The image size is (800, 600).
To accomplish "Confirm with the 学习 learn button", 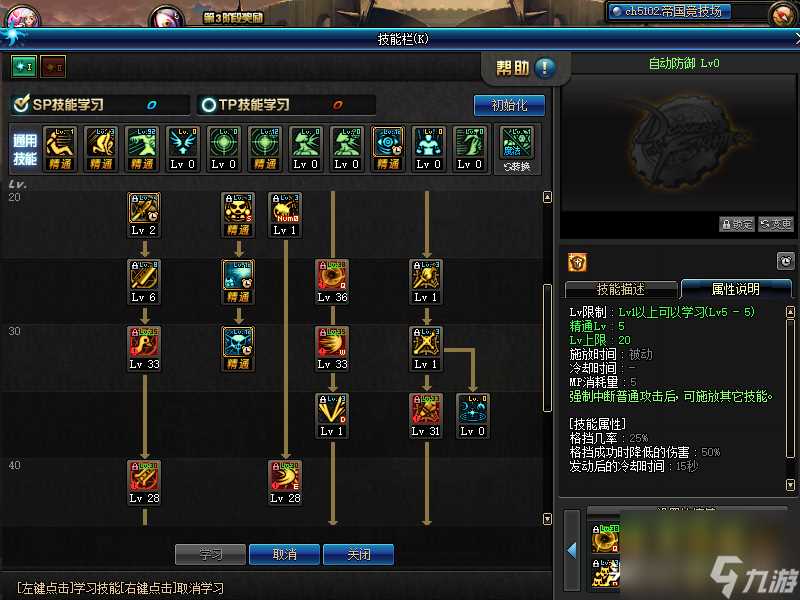I will (x=210, y=554).
